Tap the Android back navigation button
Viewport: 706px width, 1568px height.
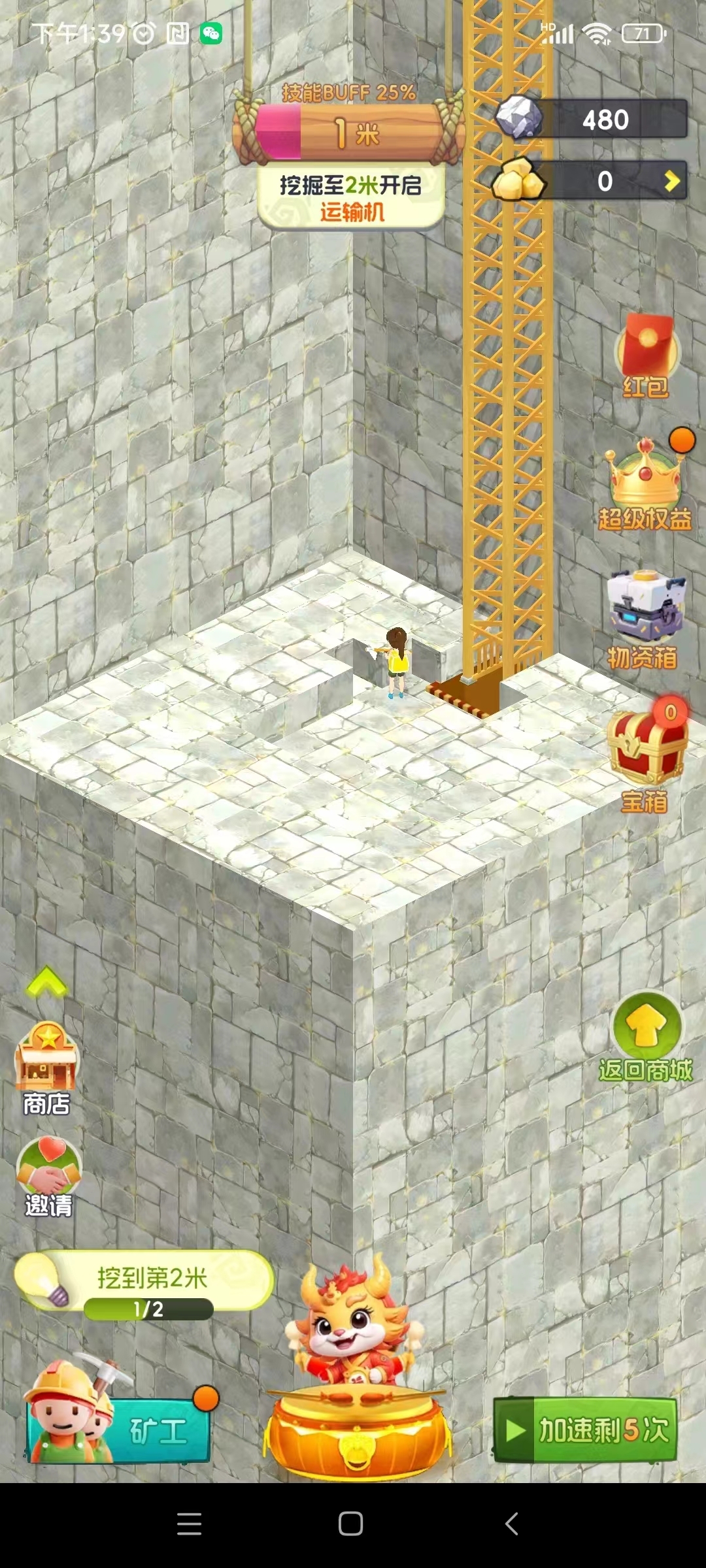pos(512,1524)
